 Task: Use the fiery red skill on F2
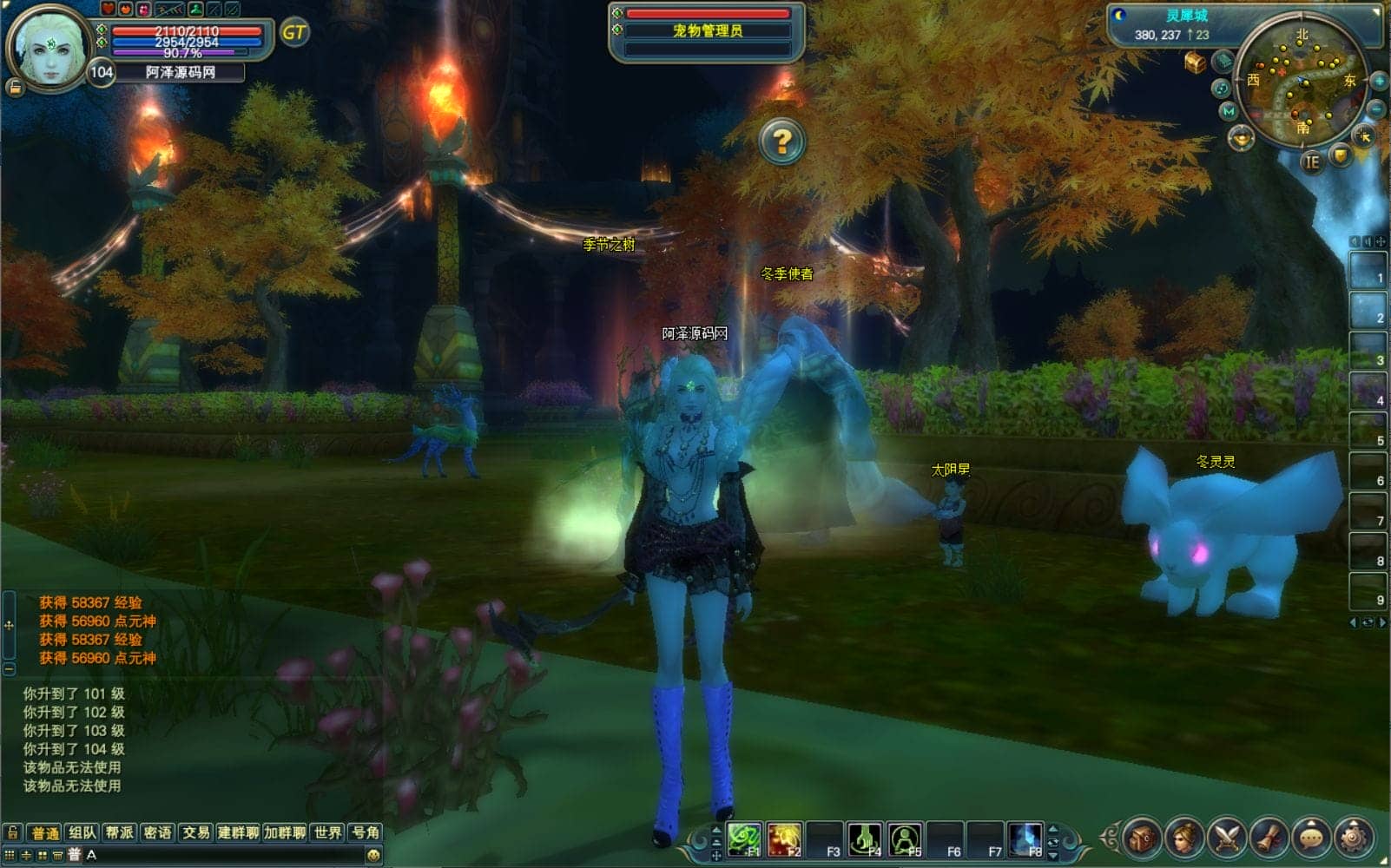click(784, 839)
